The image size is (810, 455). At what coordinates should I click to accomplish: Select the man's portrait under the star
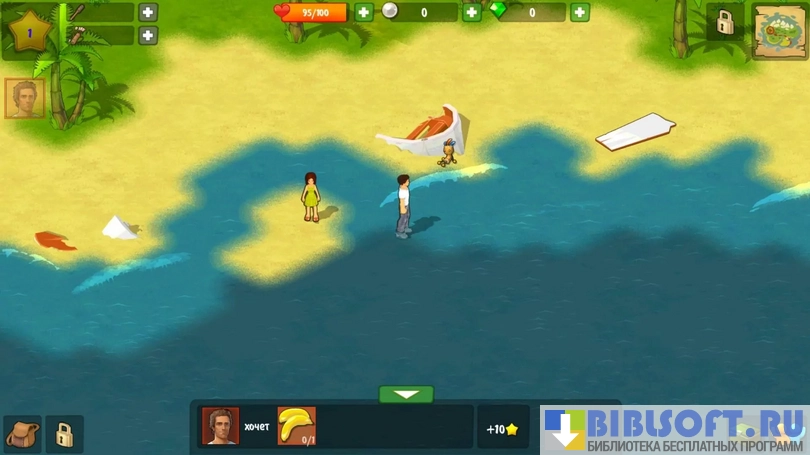[24, 98]
